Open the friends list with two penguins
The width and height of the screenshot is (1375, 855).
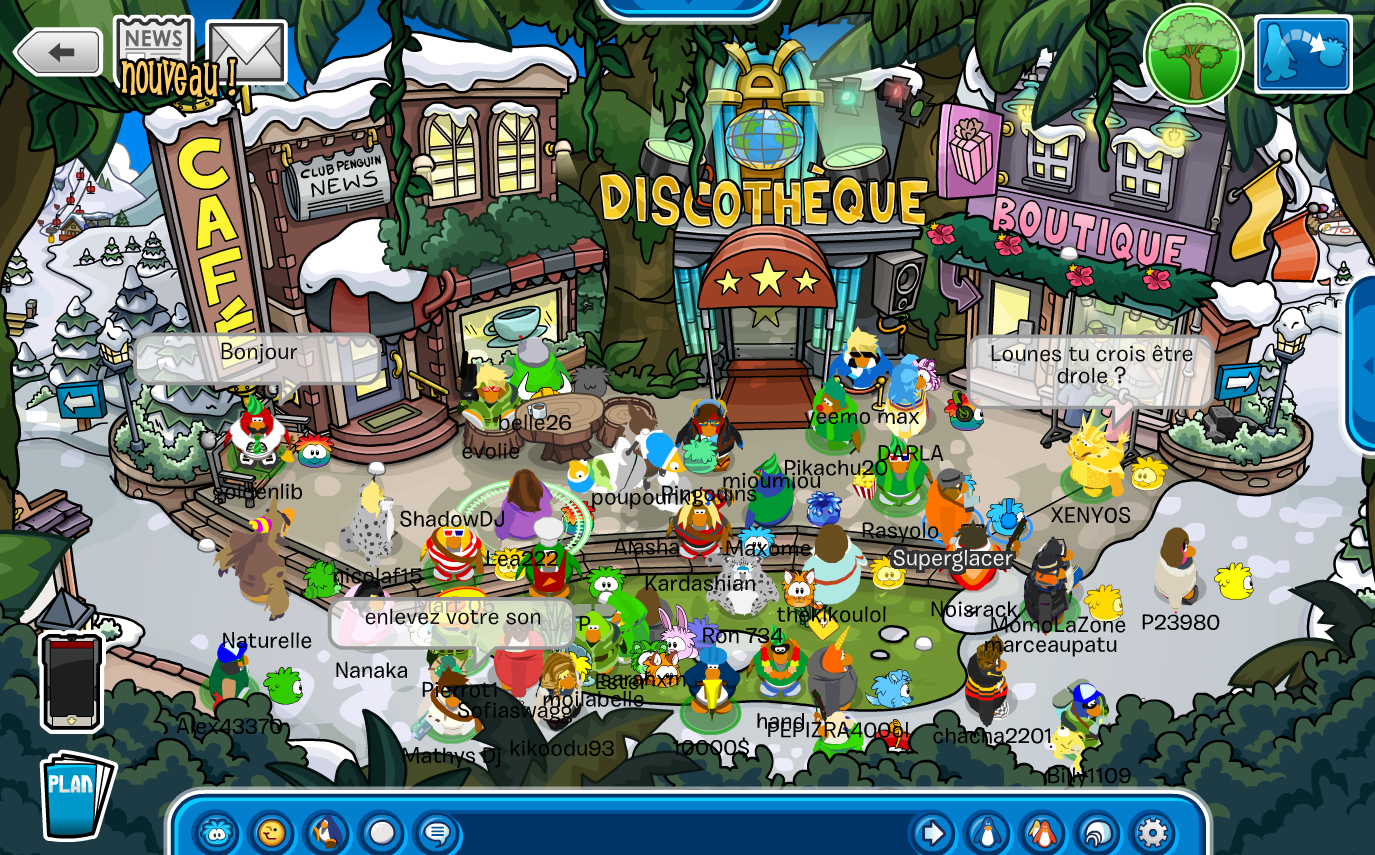[1042, 832]
